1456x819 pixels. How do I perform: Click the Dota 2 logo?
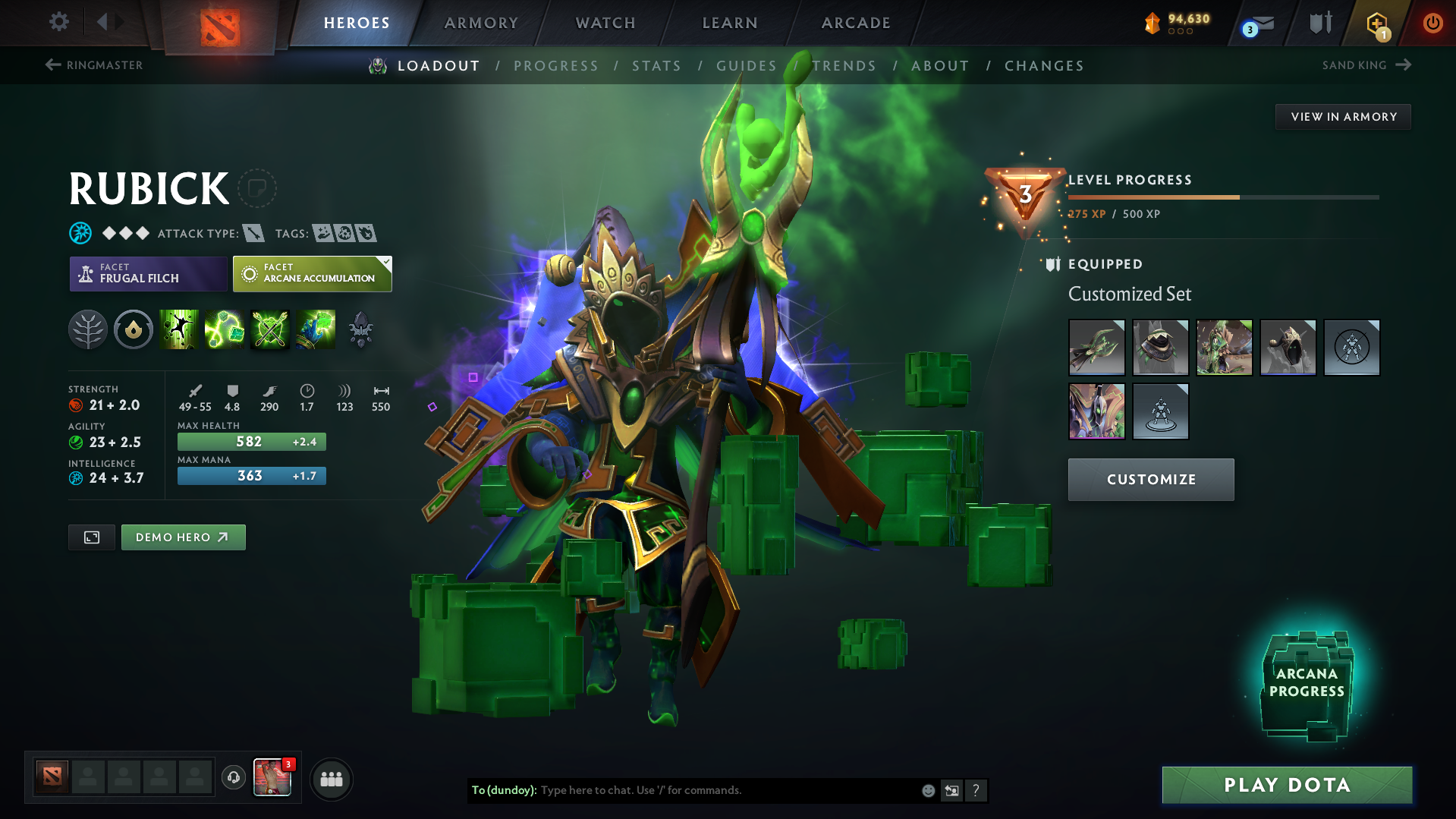point(219,23)
